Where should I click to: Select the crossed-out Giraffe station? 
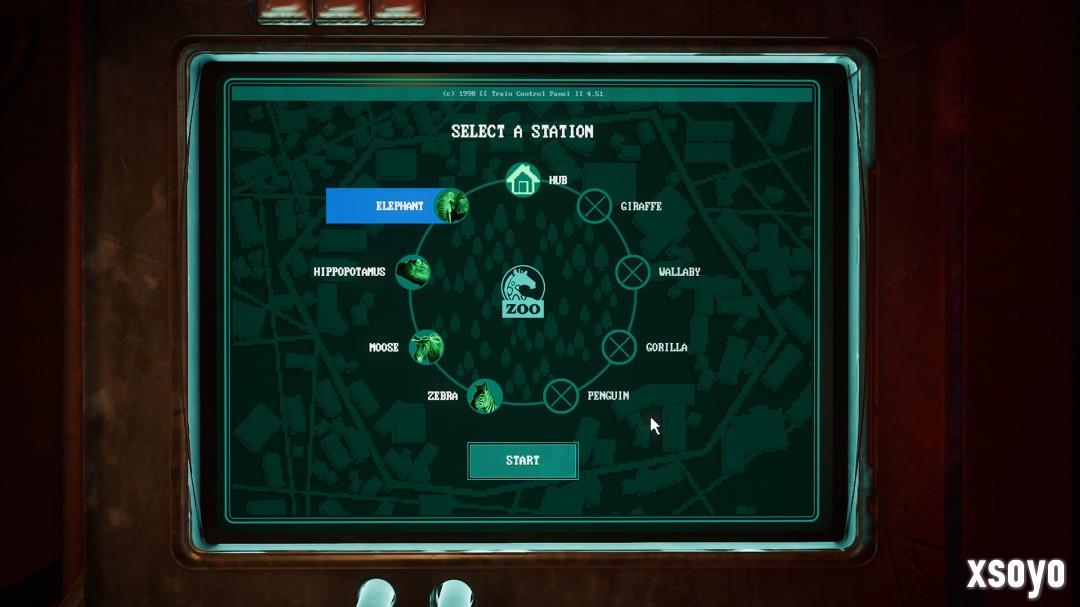pyautogui.click(x=596, y=206)
